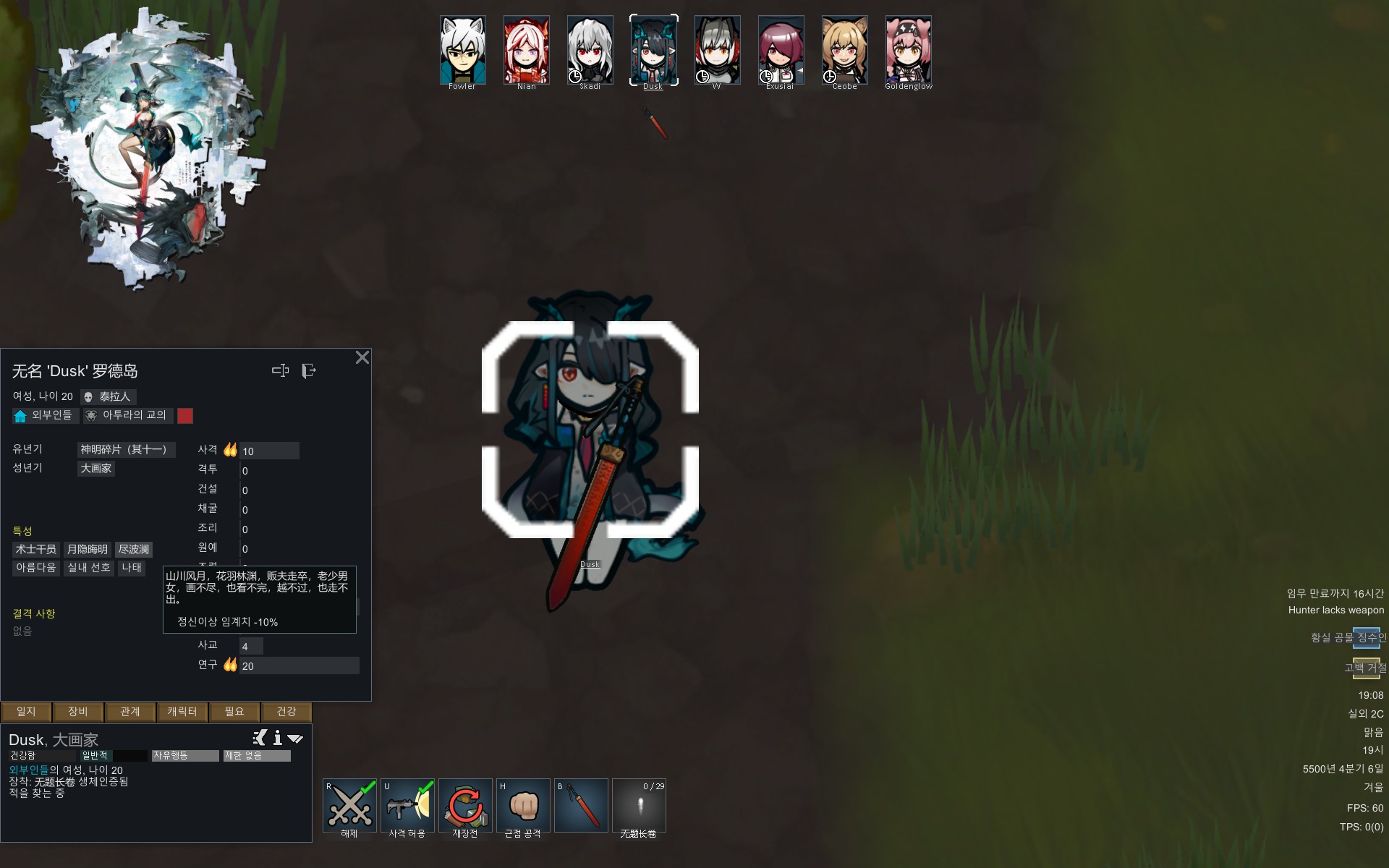Toggle the 해제 undraft command

[349, 806]
